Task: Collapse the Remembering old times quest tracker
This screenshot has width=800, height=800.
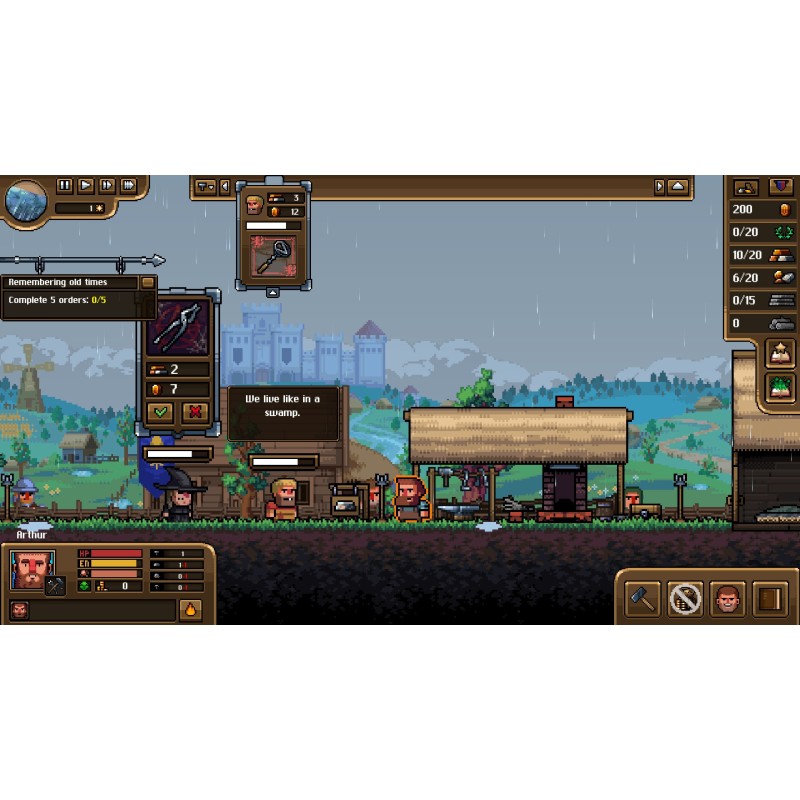Action: [x=148, y=283]
